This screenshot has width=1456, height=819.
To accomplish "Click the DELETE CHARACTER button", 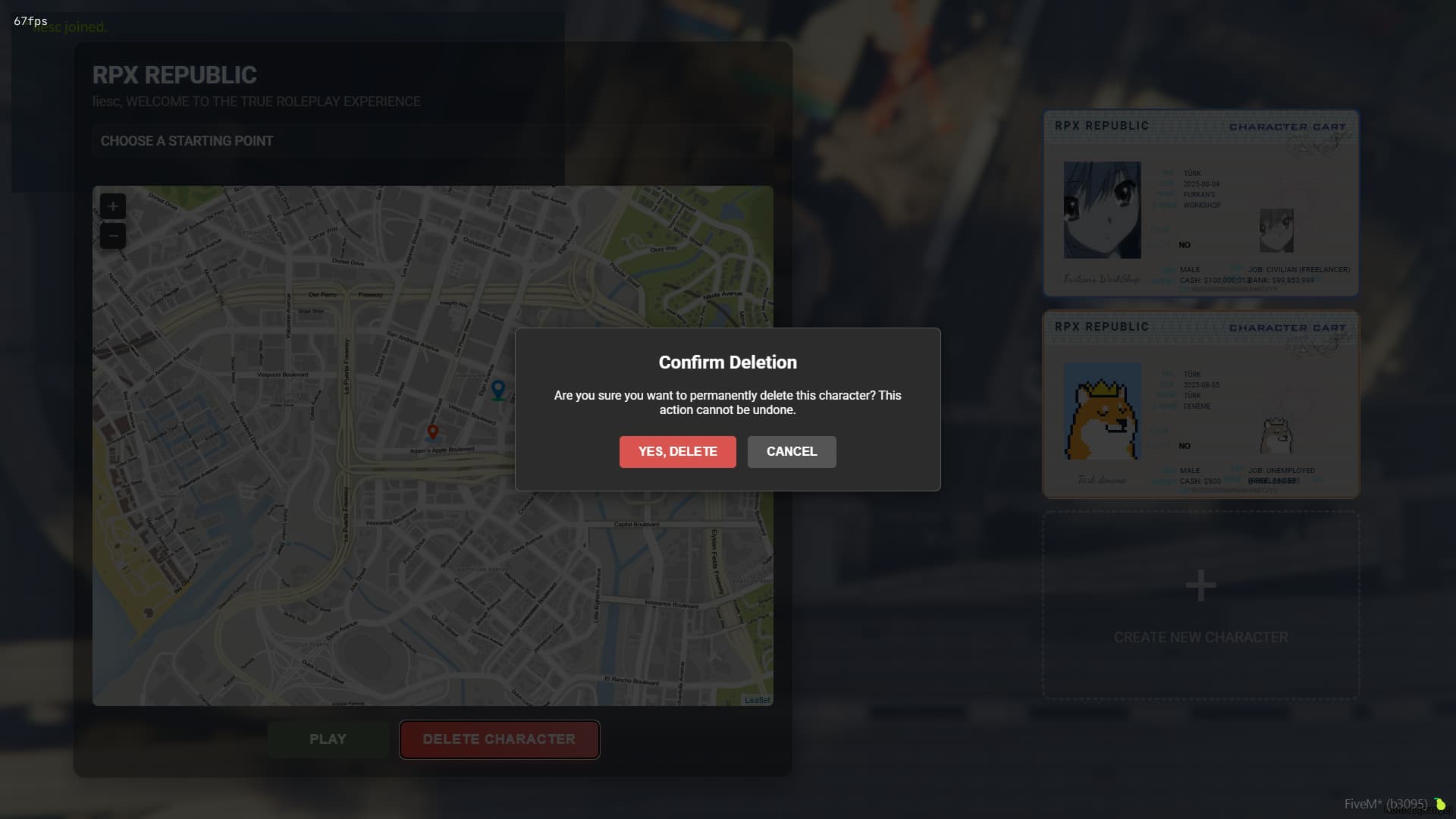I will [x=499, y=739].
